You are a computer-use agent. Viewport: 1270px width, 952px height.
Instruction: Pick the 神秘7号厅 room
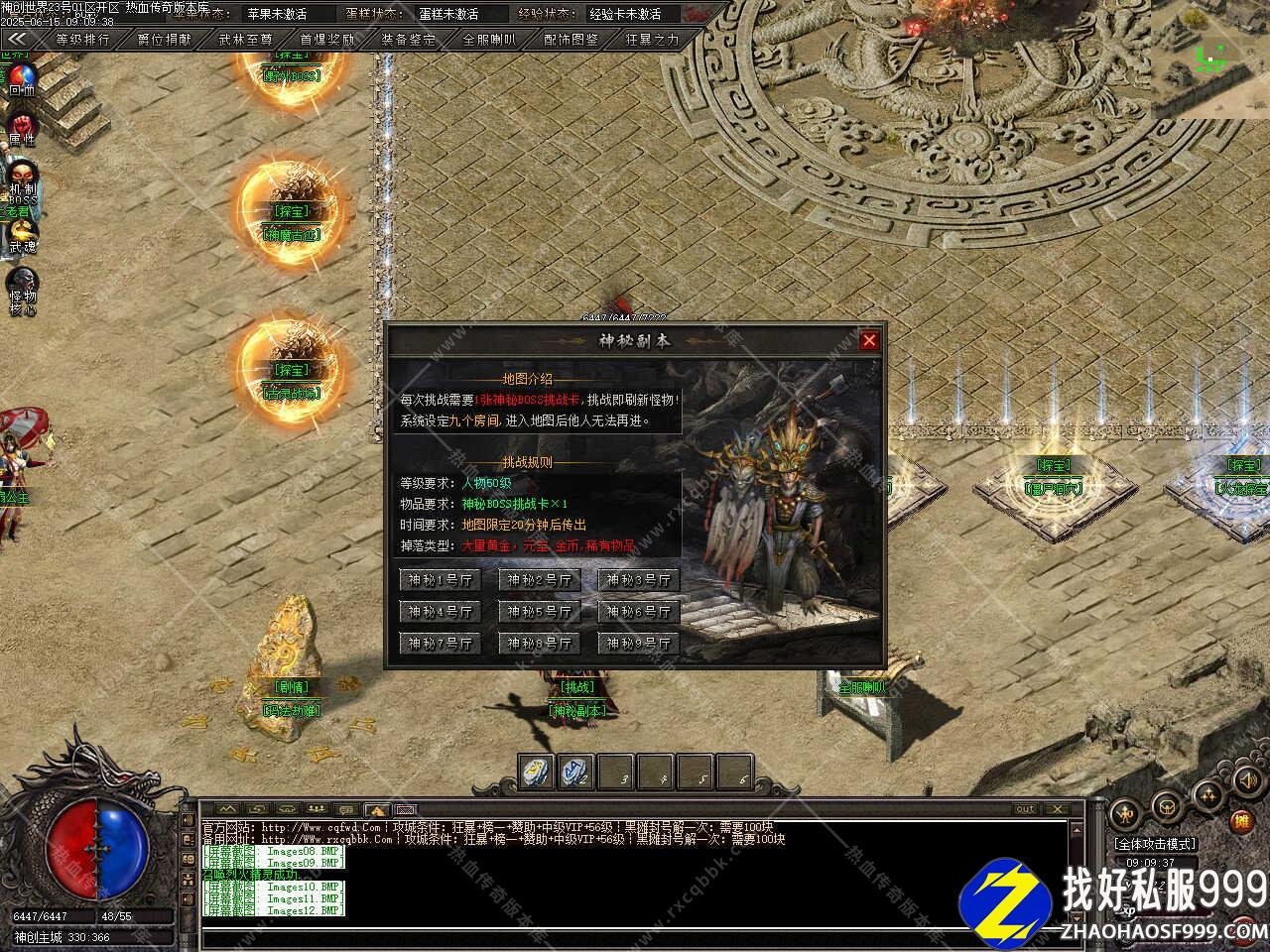click(440, 644)
